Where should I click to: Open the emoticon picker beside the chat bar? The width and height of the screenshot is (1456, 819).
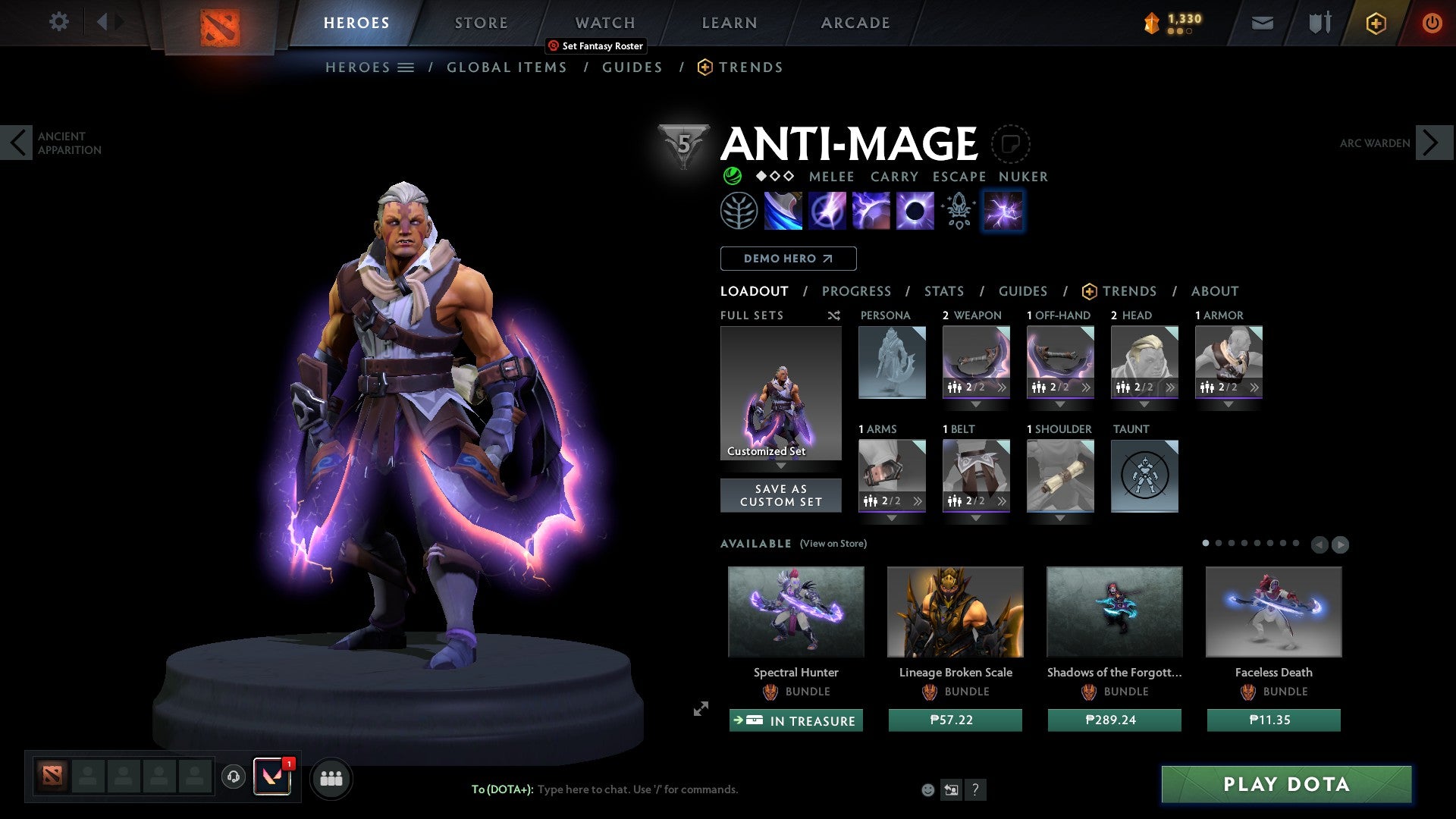click(x=927, y=789)
